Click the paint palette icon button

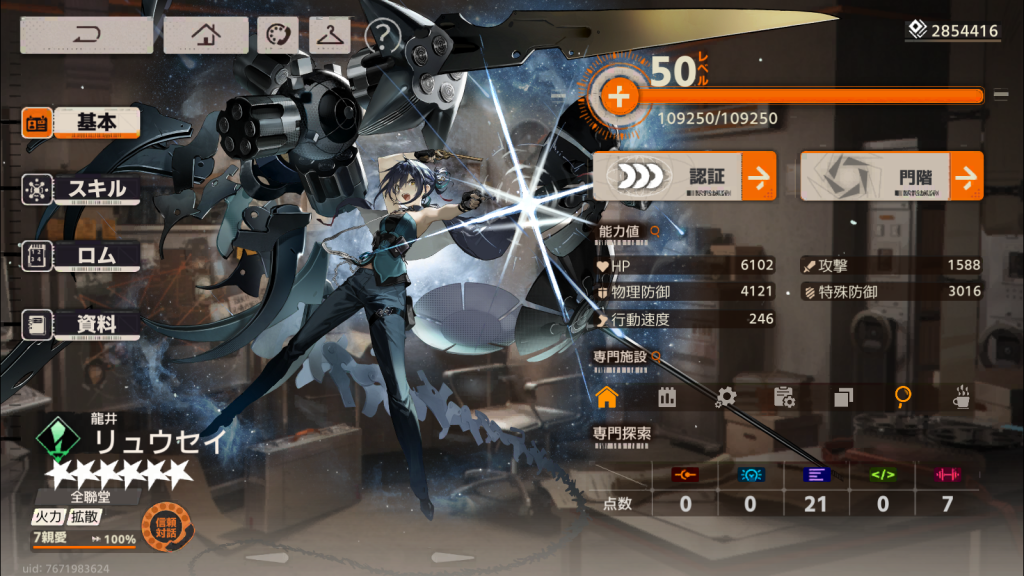pos(277,35)
